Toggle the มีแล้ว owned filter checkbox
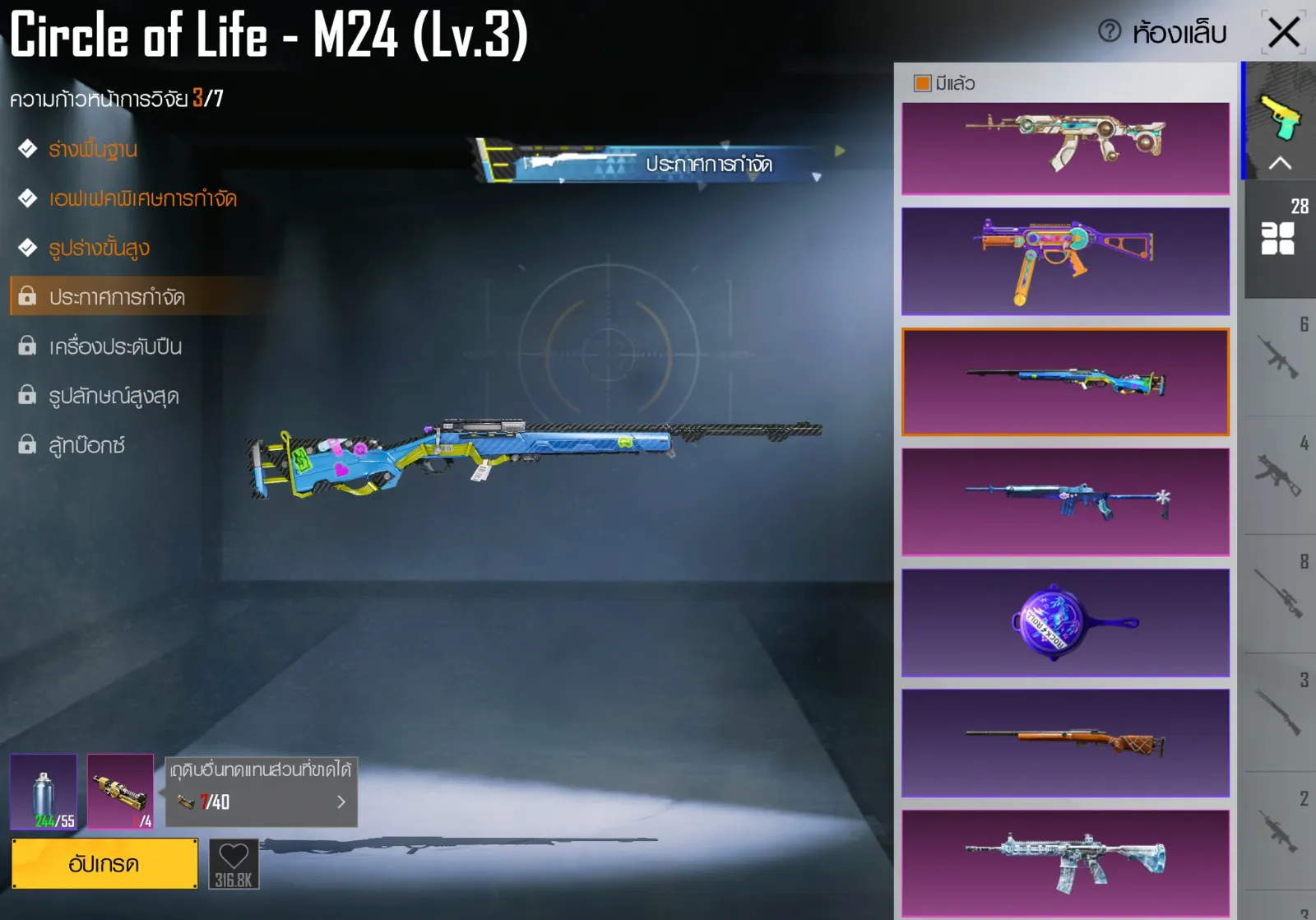Image resolution: width=1316 pixels, height=920 pixels. 923,83
